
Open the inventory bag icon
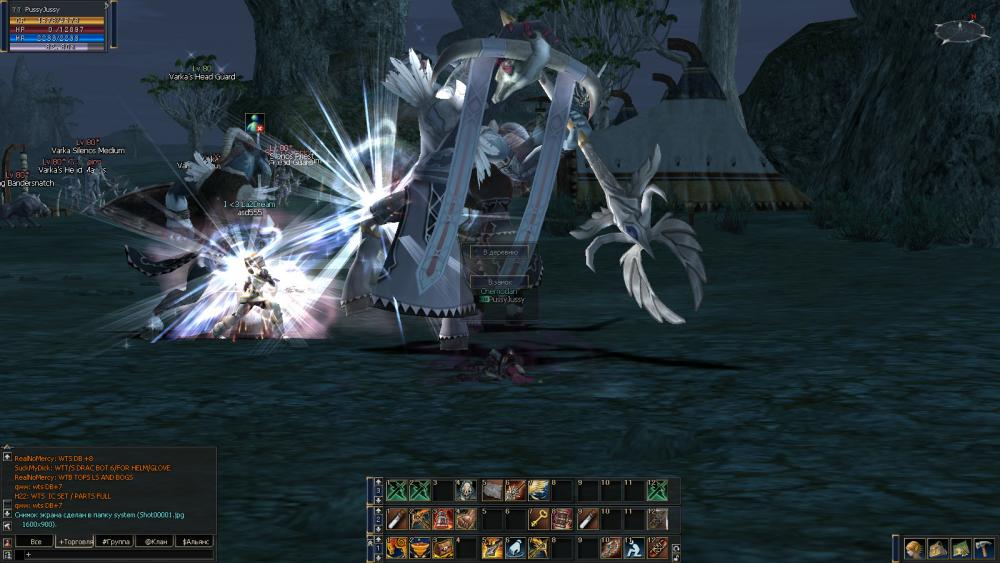click(937, 548)
